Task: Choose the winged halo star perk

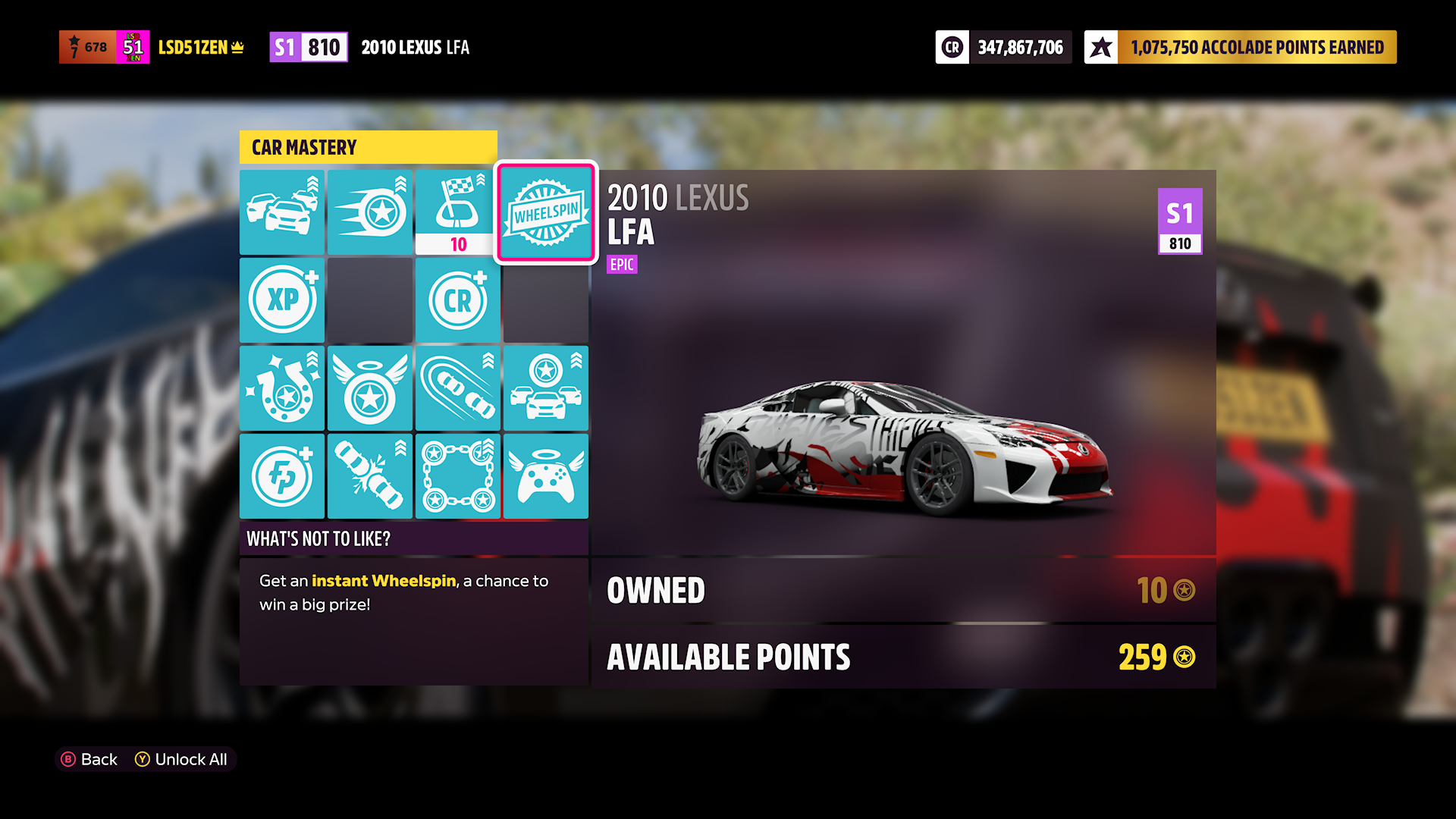Action: click(370, 388)
